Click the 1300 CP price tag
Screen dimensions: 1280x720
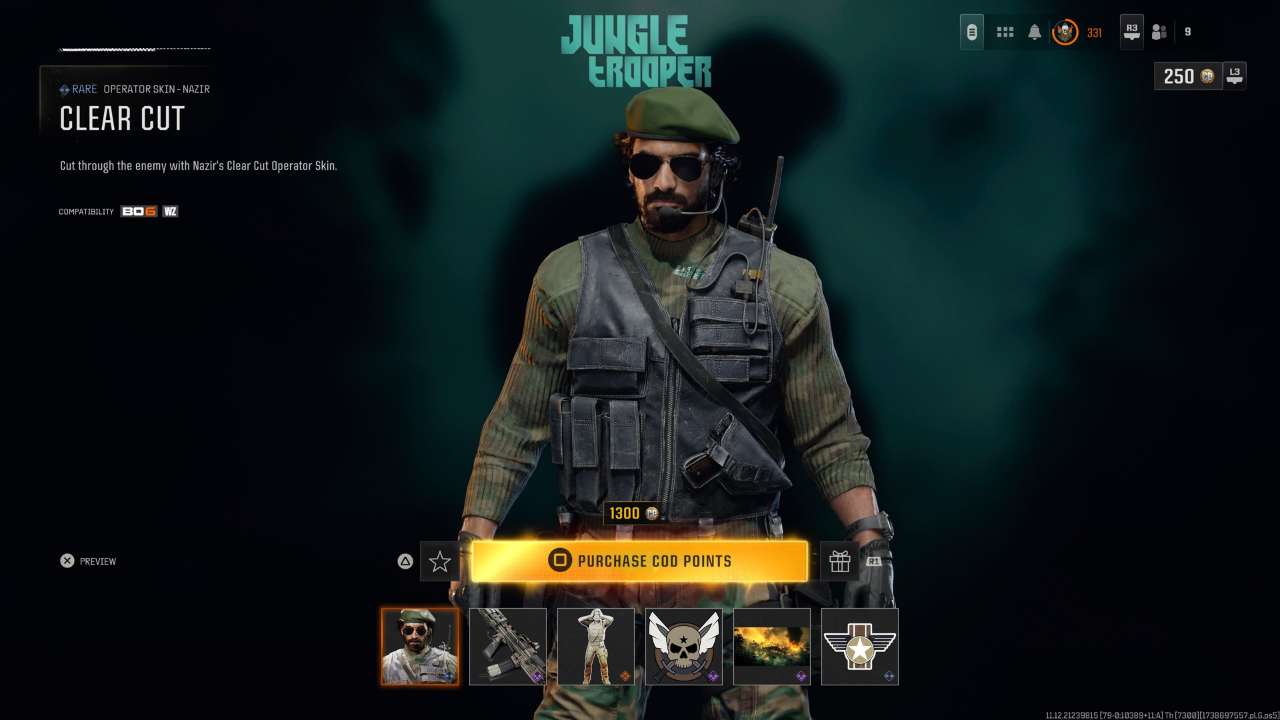pos(635,512)
